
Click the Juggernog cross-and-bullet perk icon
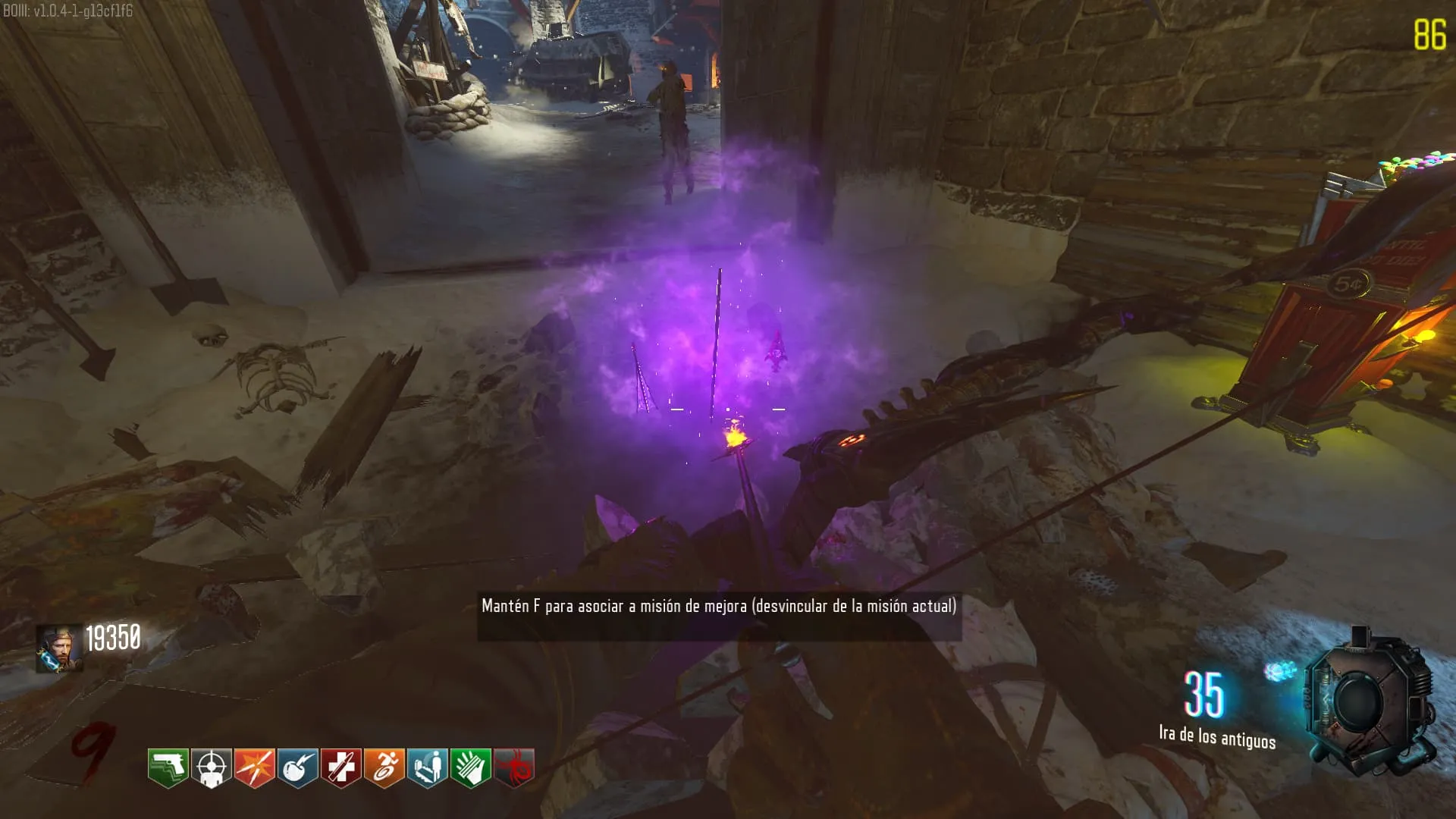click(x=340, y=768)
